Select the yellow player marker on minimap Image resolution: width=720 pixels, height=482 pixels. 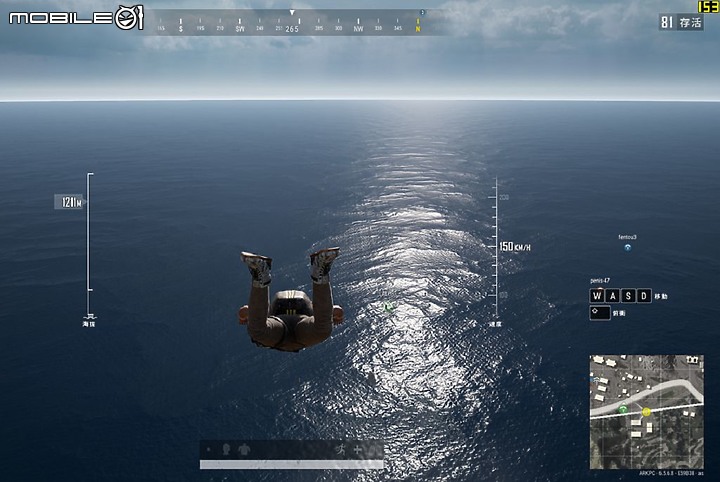(x=646, y=411)
